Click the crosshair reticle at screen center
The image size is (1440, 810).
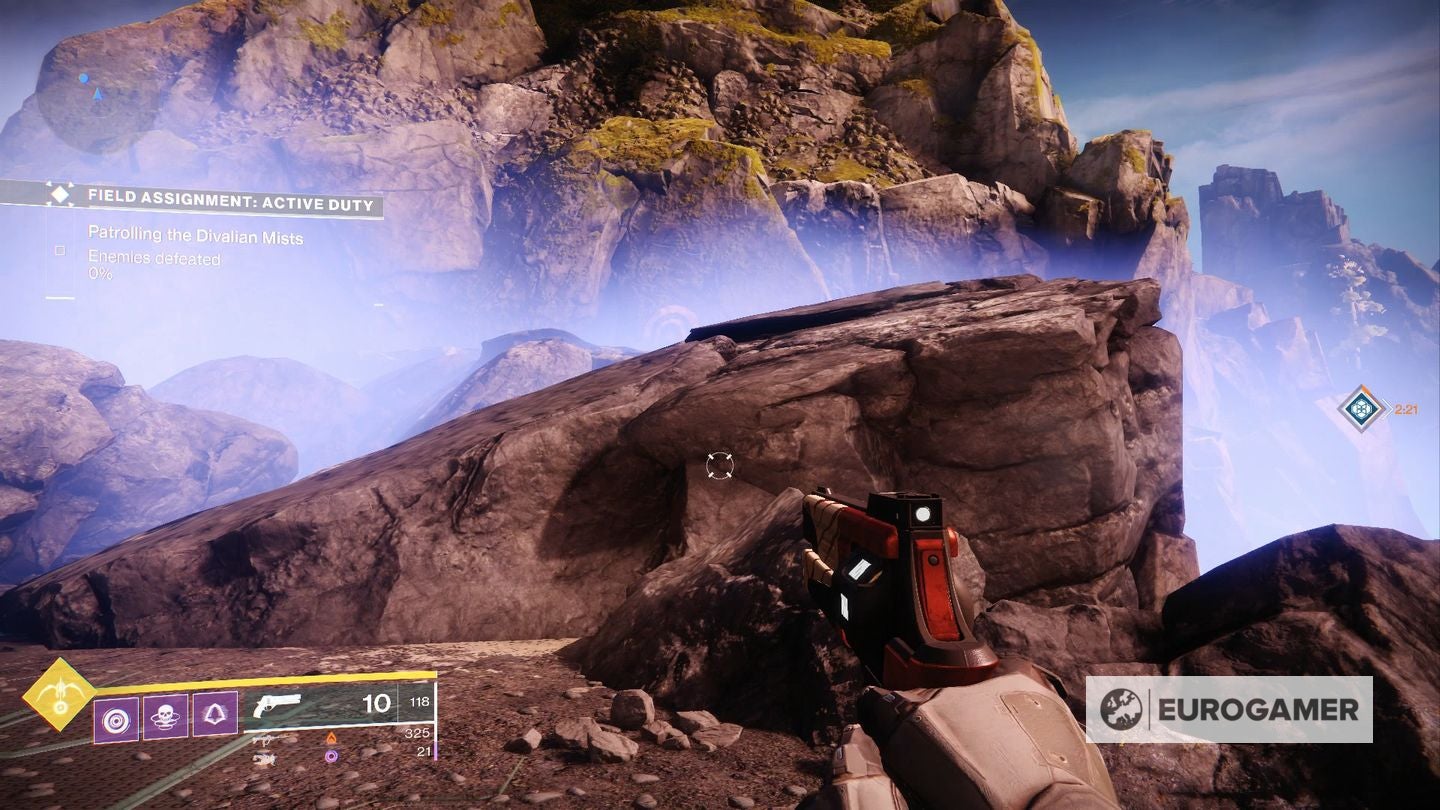tap(718, 464)
